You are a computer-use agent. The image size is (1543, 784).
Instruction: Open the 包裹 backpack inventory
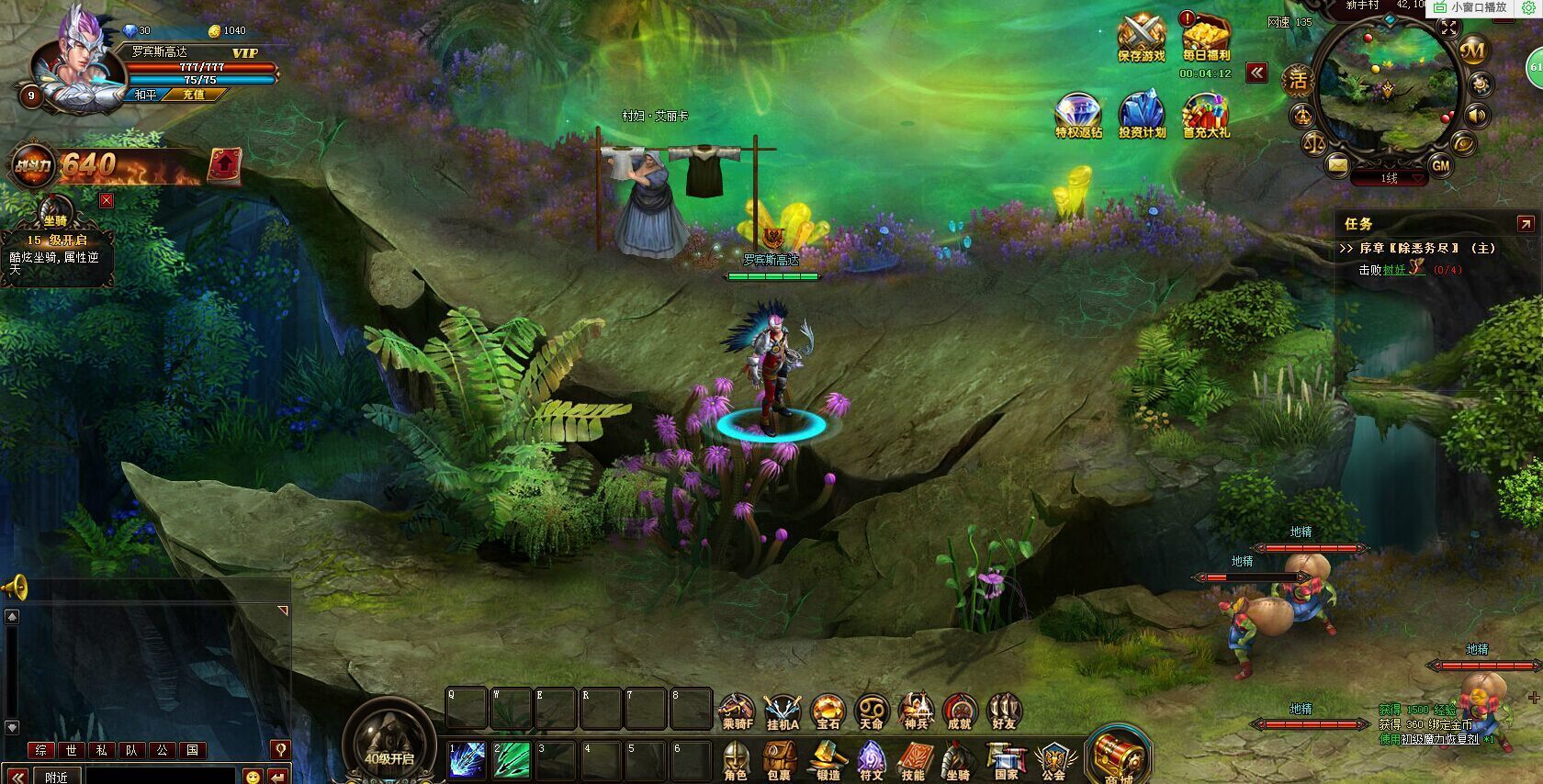779,759
